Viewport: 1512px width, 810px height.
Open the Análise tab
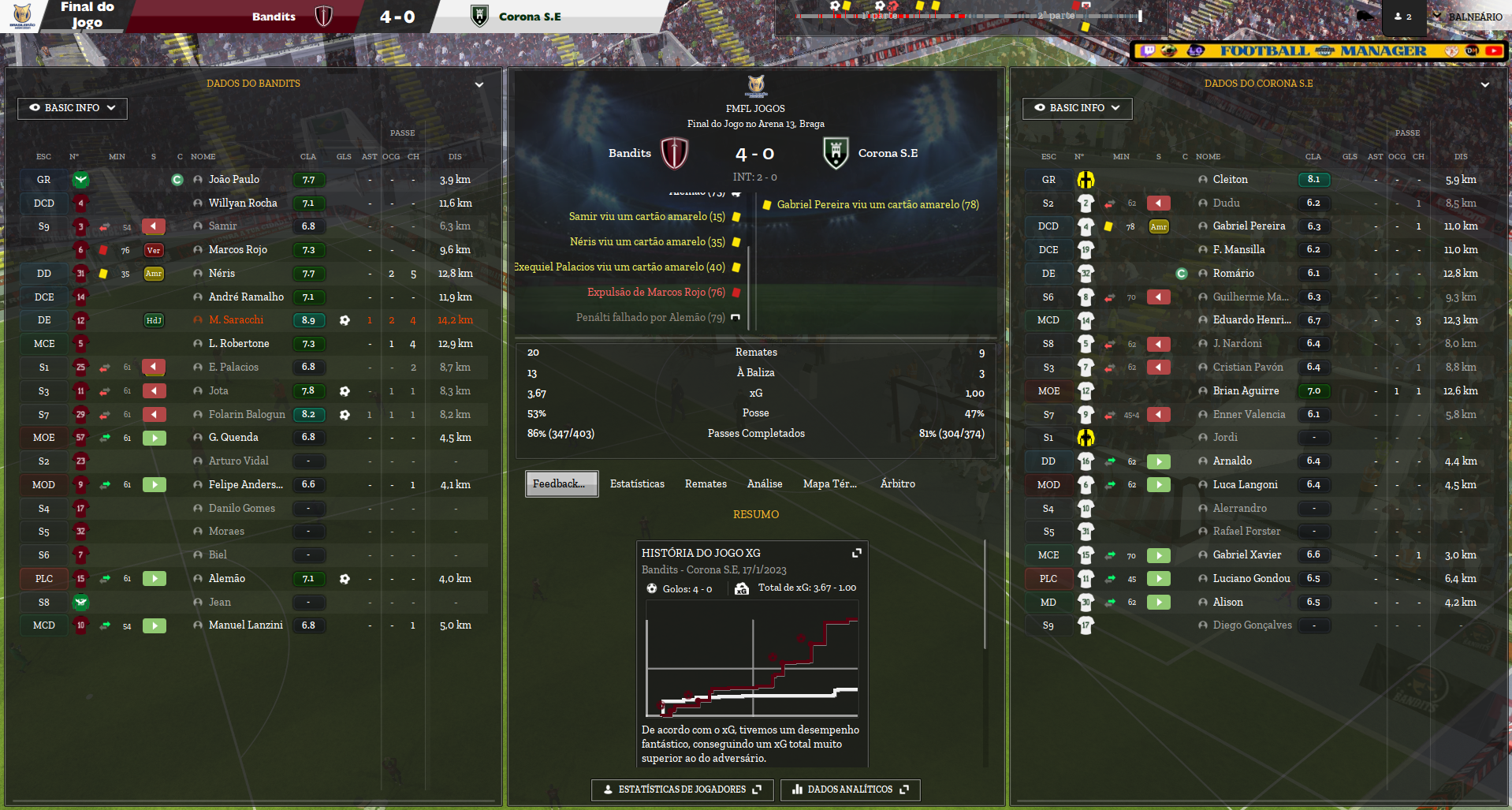(765, 484)
